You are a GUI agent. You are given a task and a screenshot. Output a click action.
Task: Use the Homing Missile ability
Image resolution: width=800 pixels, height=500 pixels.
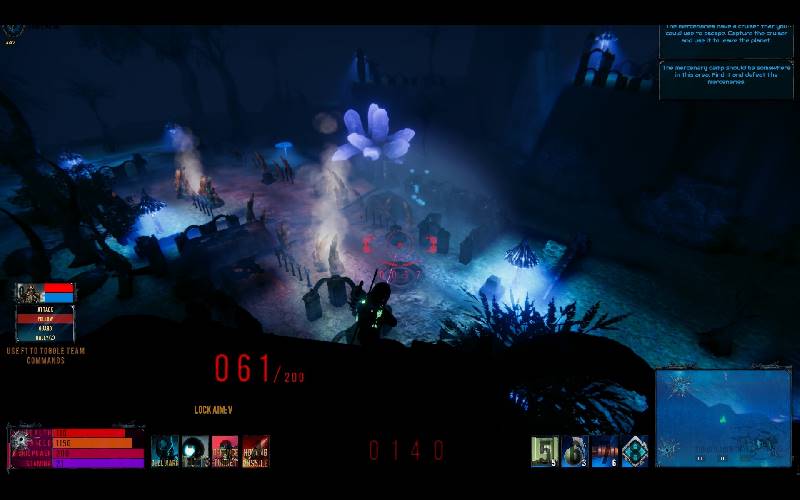[256, 451]
